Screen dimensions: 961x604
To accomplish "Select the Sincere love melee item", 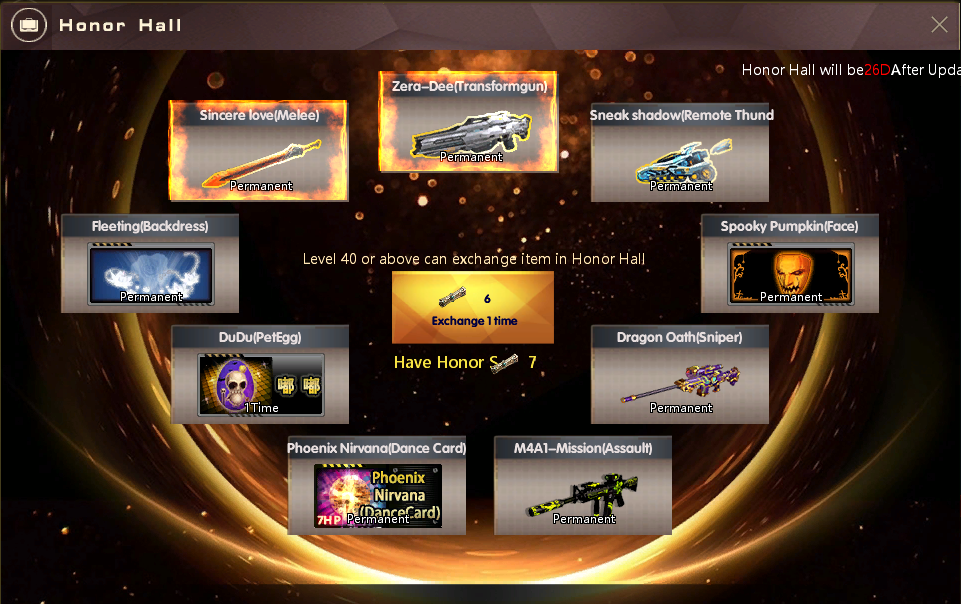I will pyautogui.click(x=259, y=151).
